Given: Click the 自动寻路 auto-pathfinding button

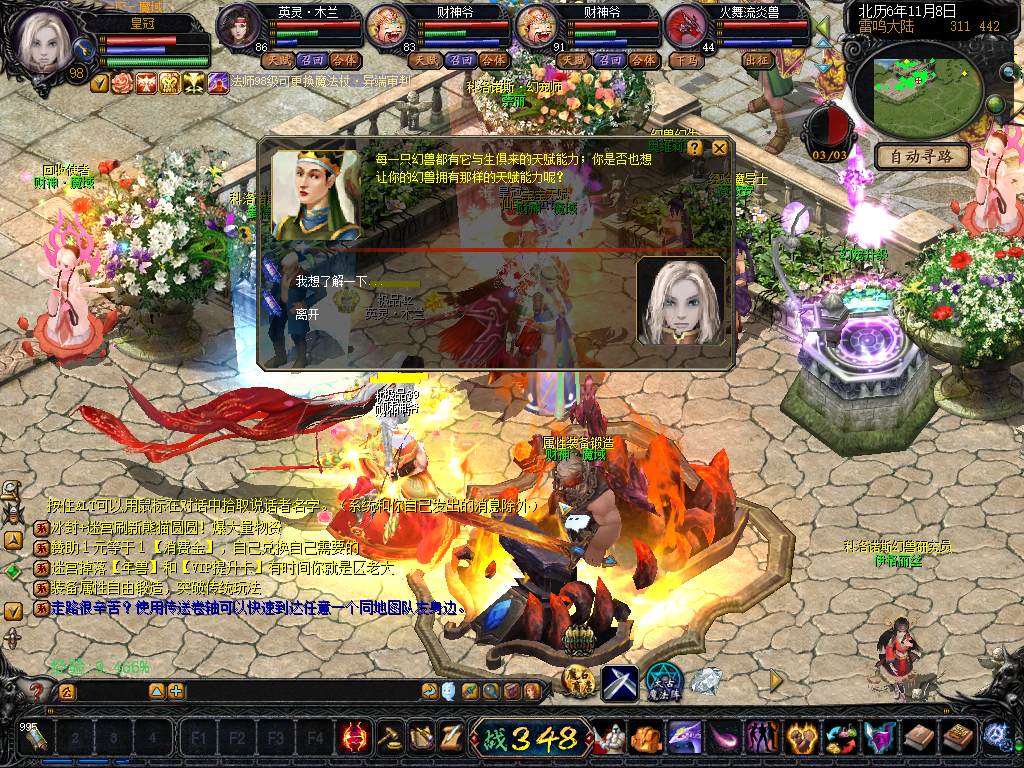Looking at the screenshot, I should [x=922, y=157].
